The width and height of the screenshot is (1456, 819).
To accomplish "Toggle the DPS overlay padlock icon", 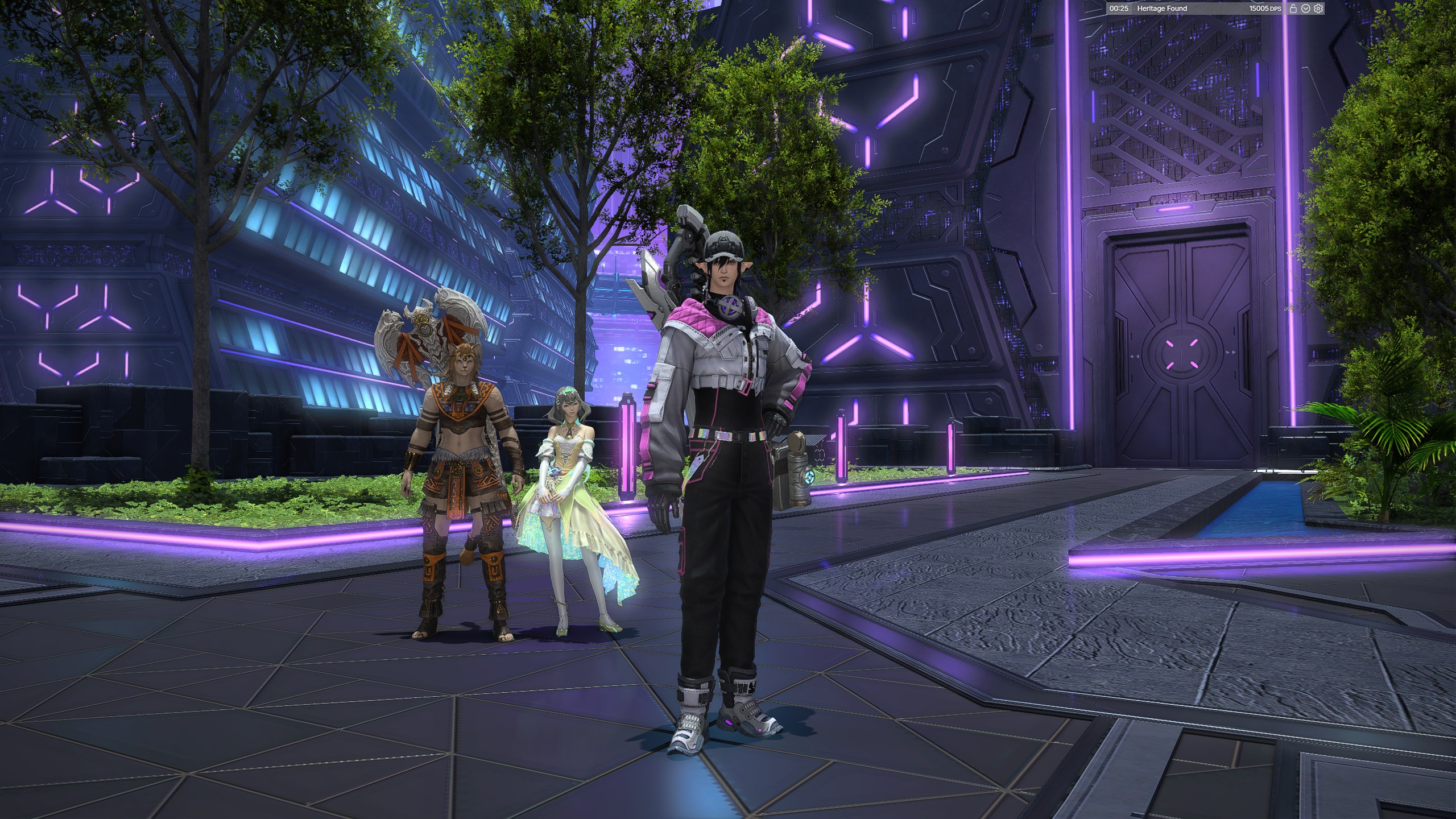I will (x=1293, y=9).
